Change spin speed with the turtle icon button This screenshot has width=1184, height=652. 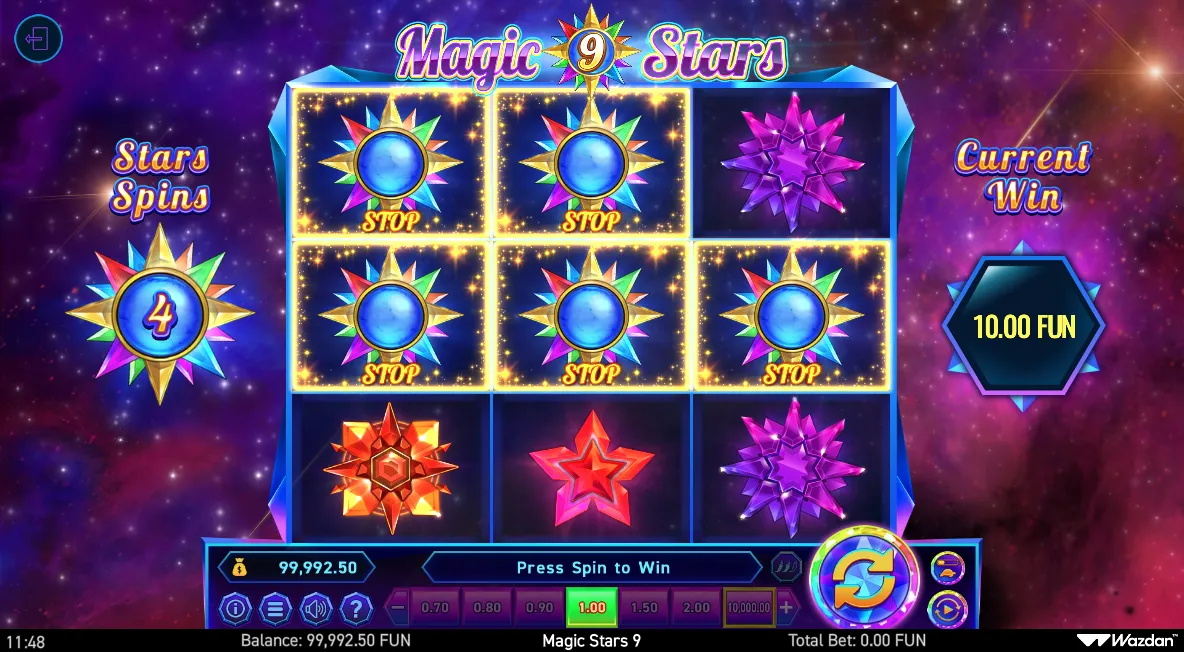coord(947,568)
